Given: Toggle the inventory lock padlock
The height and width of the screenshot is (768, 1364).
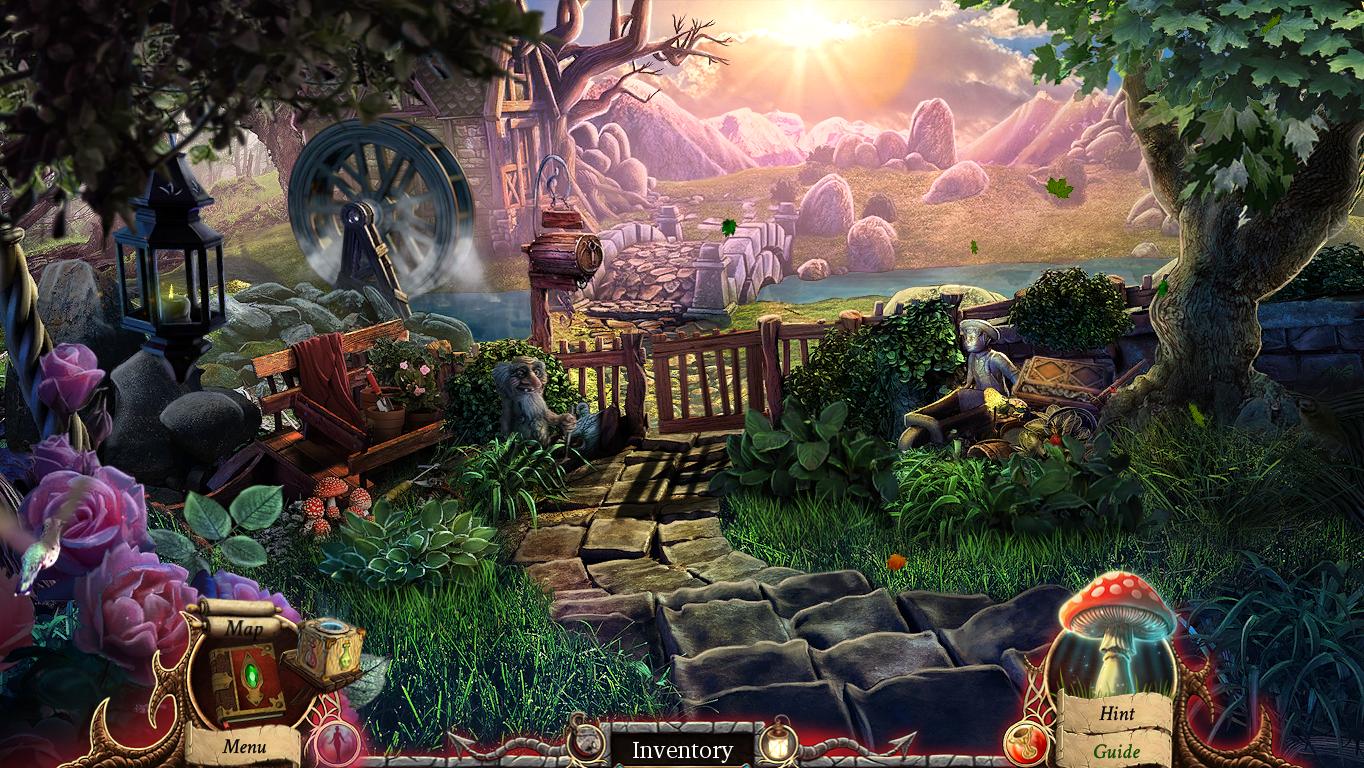Looking at the screenshot, I should coord(585,744).
